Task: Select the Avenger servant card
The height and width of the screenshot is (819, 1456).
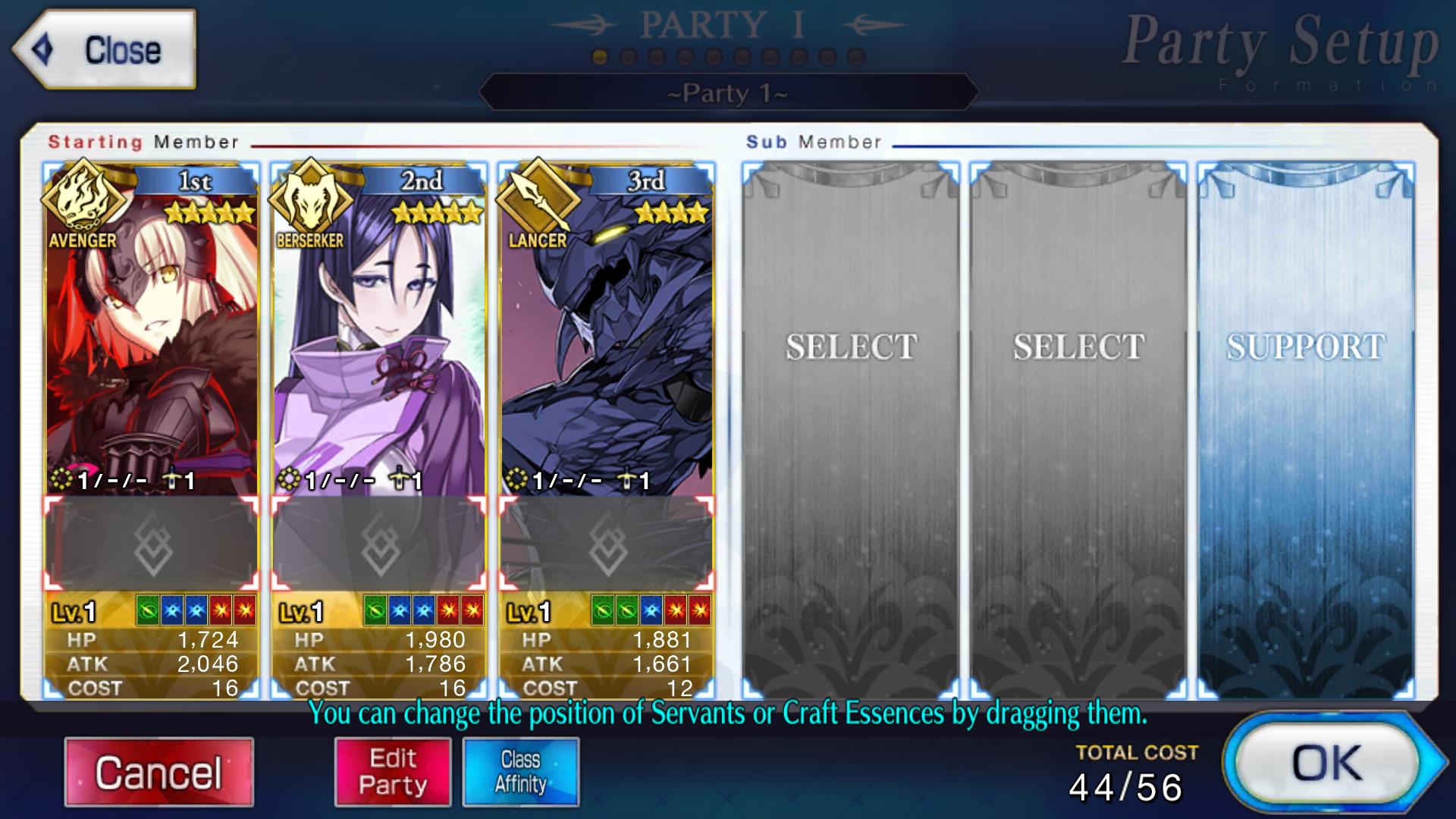Action: point(152,341)
